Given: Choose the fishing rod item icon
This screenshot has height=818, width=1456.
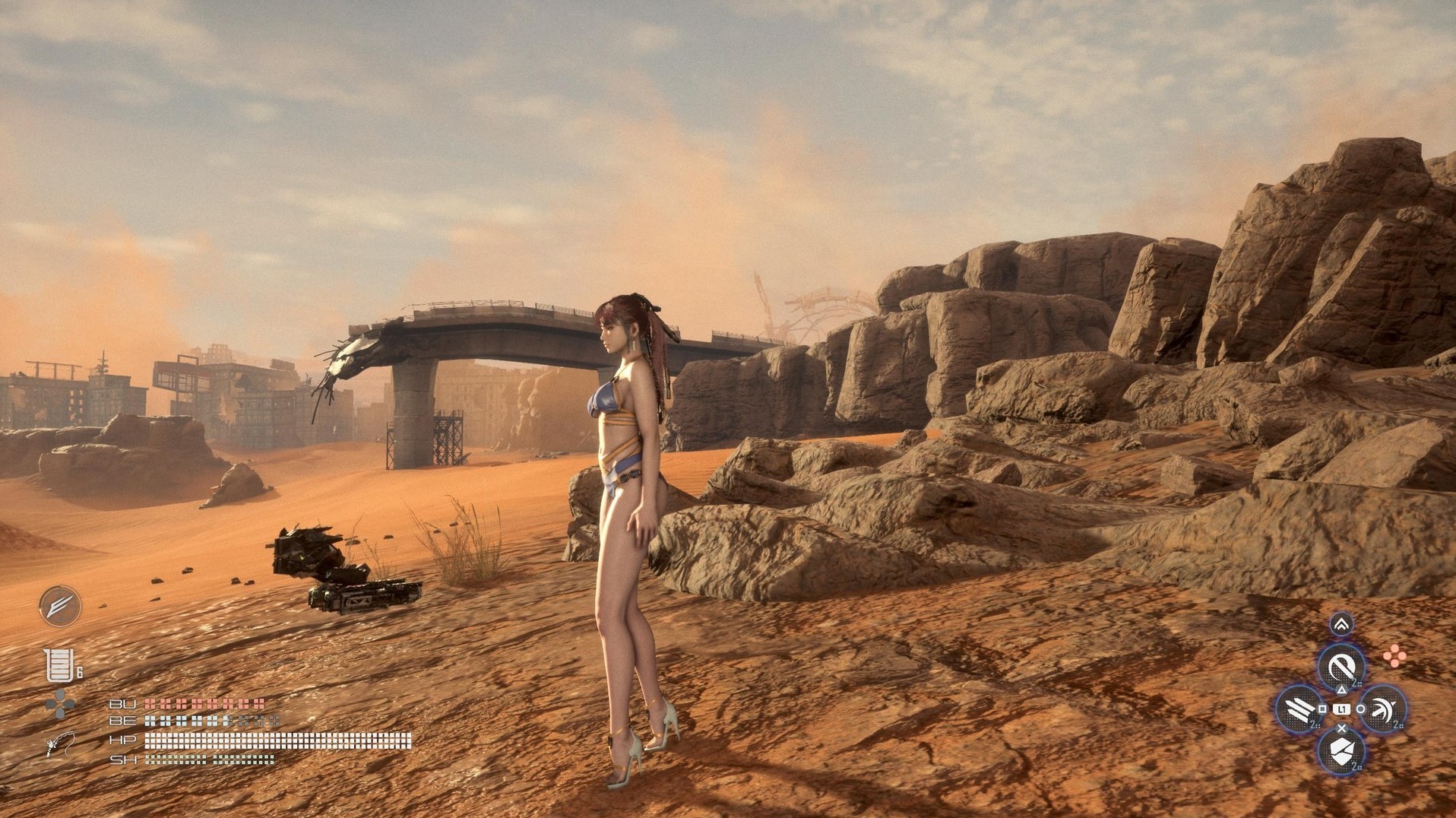Looking at the screenshot, I should [x=60, y=743].
